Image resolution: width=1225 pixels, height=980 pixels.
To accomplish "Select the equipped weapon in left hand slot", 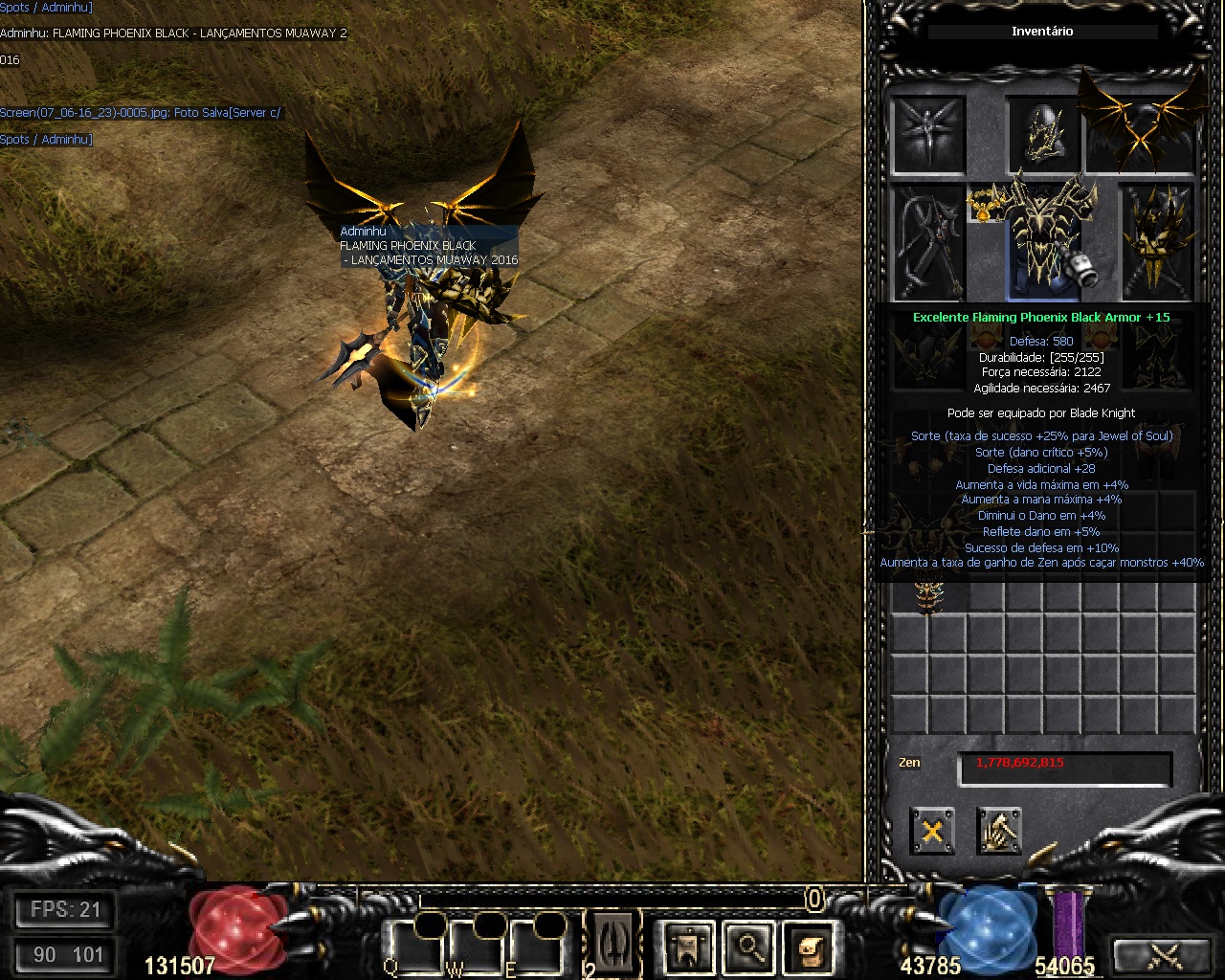I will click(928, 241).
